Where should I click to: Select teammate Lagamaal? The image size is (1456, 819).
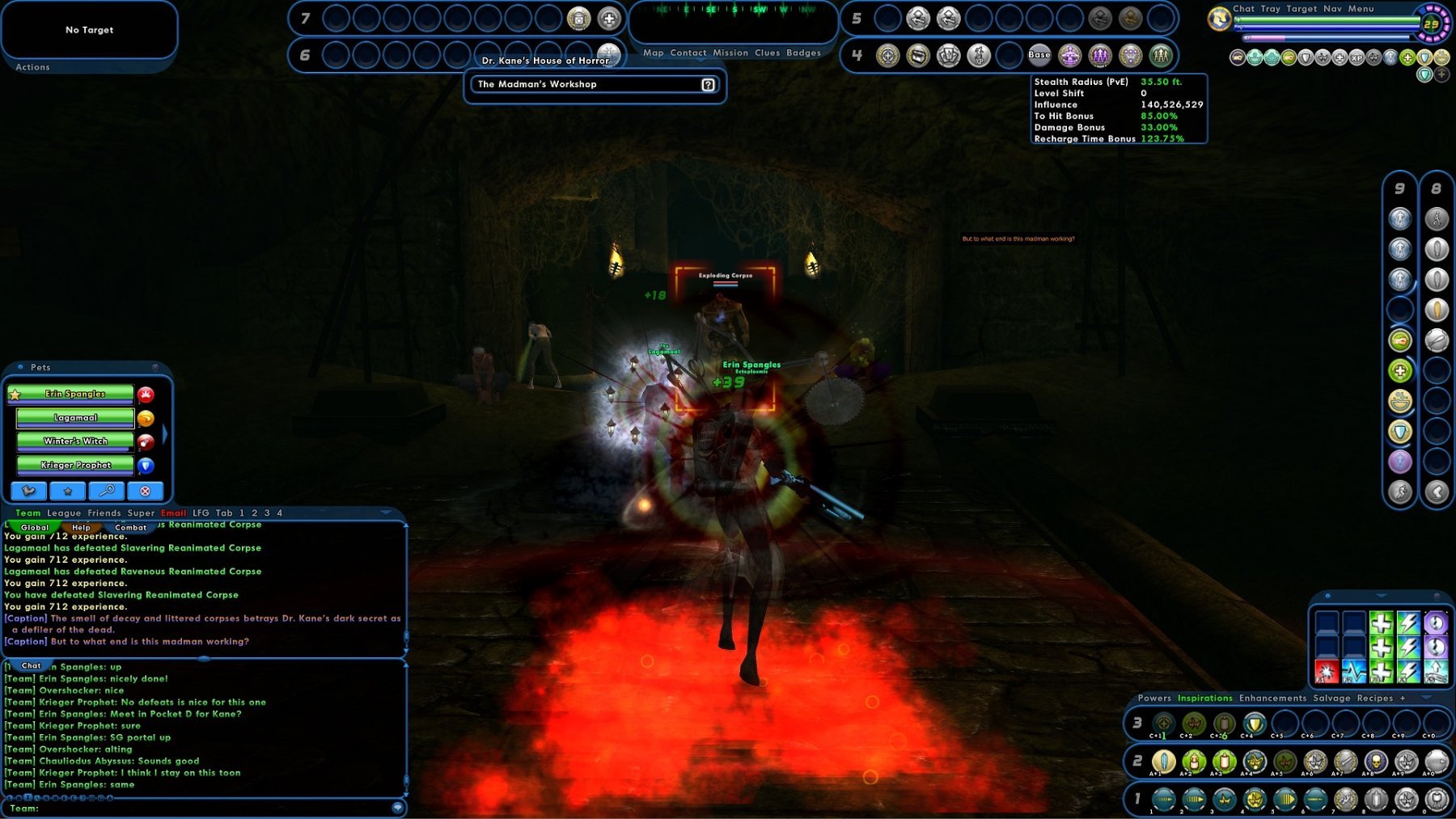tap(75, 418)
